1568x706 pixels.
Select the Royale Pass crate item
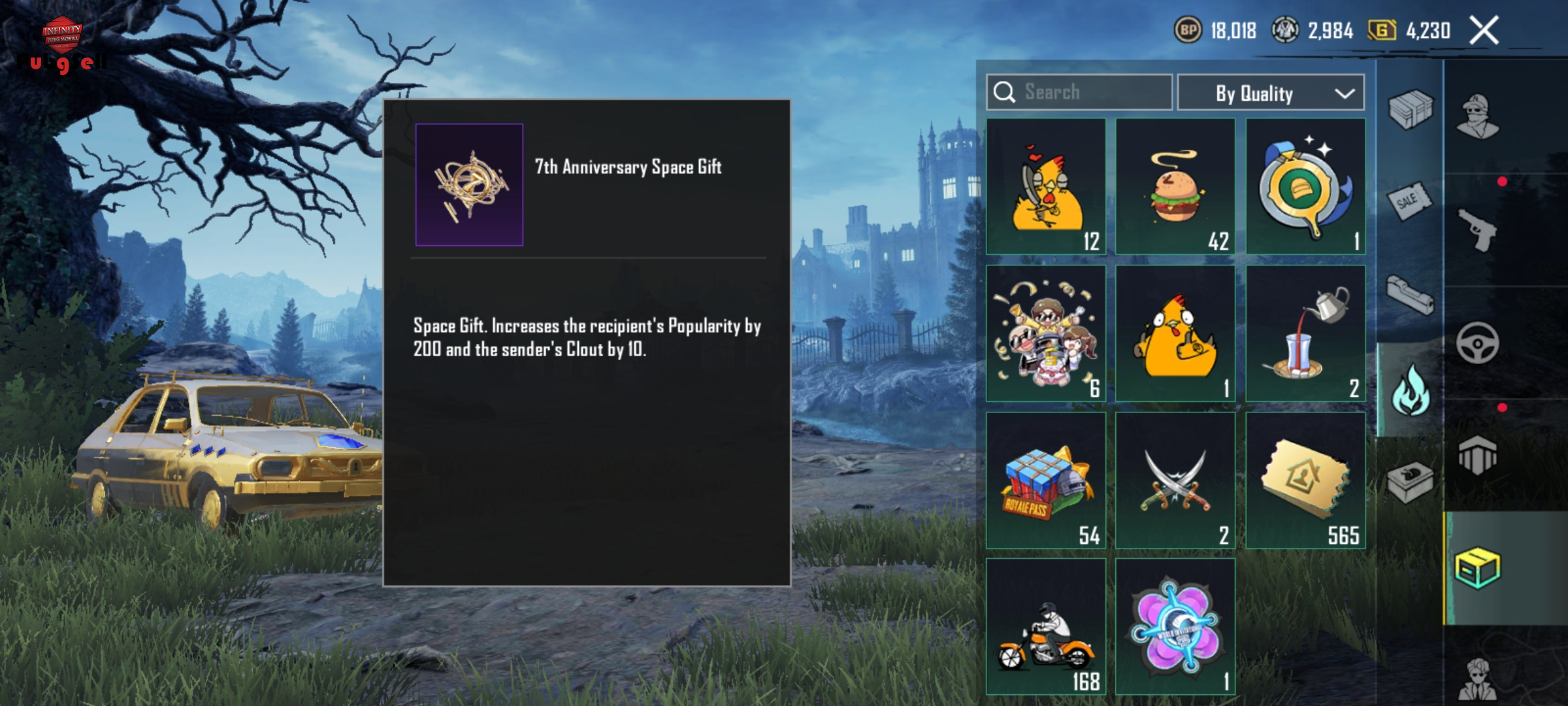point(1046,480)
